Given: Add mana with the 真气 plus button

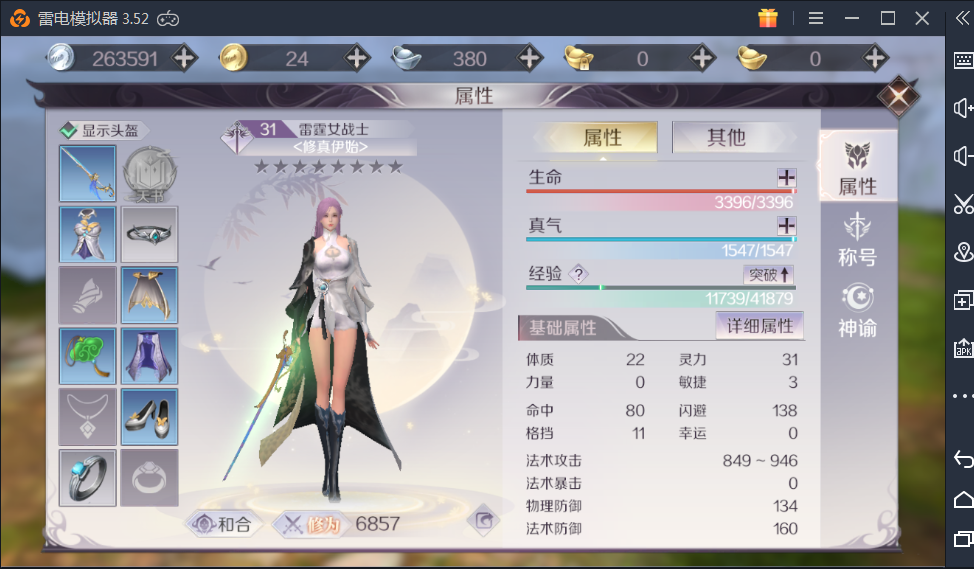Looking at the screenshot, I should [x=786, y=225].
